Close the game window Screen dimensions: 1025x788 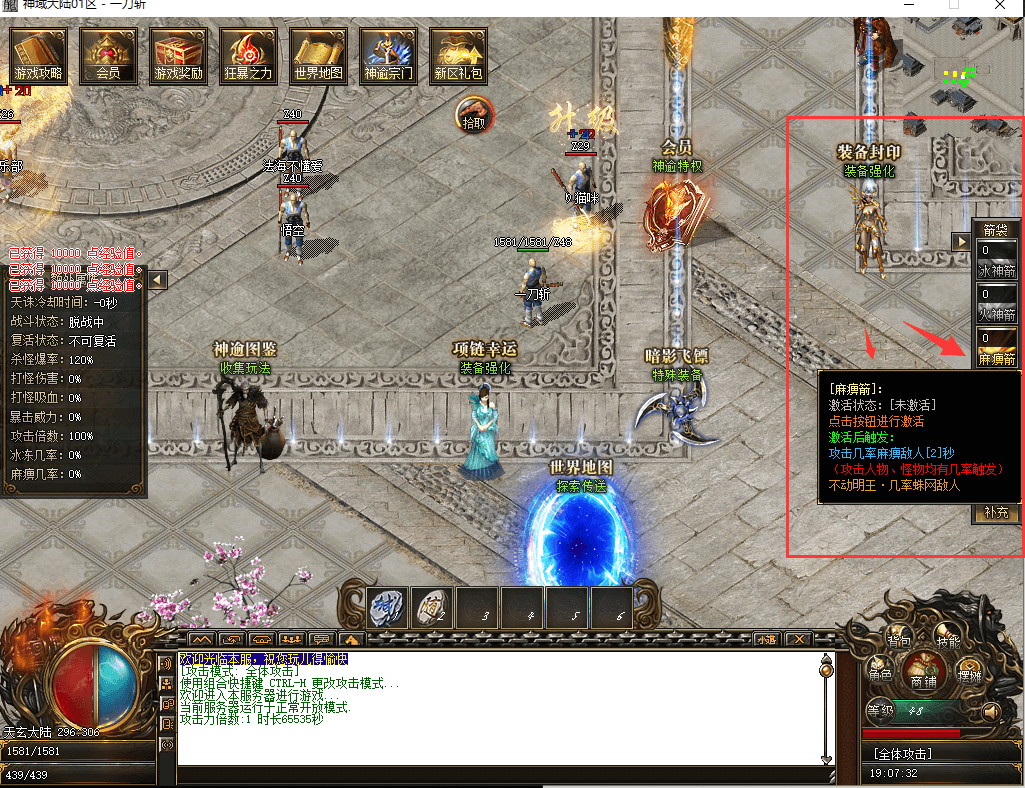[x=1000, y=6]
